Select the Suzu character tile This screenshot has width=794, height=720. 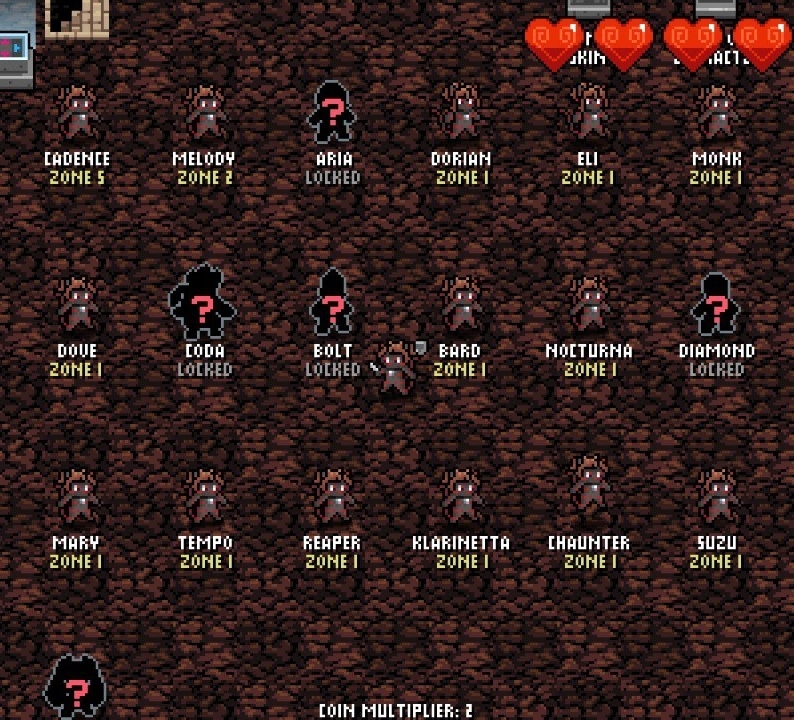pos(716,497)
